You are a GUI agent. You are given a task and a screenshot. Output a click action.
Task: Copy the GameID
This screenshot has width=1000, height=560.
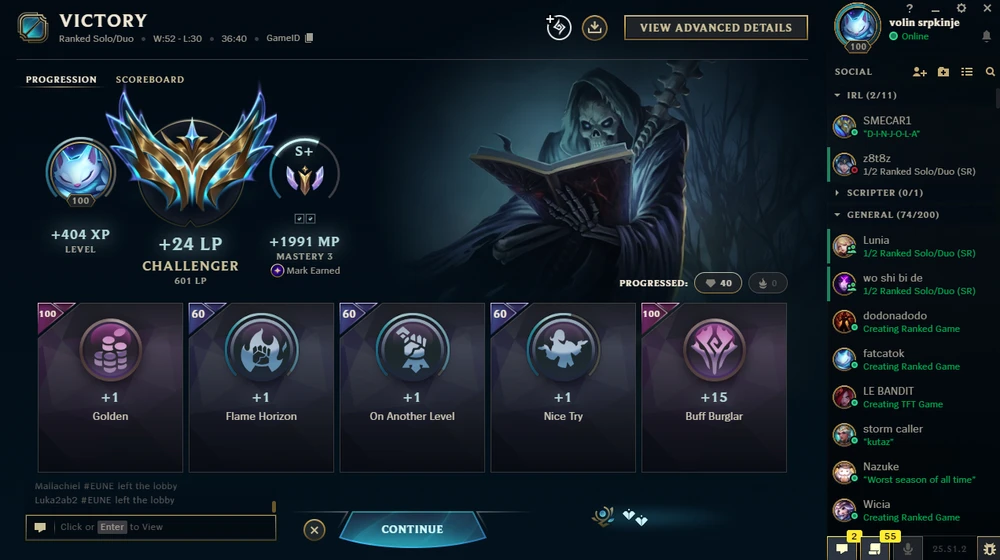(x=309, y=38)
